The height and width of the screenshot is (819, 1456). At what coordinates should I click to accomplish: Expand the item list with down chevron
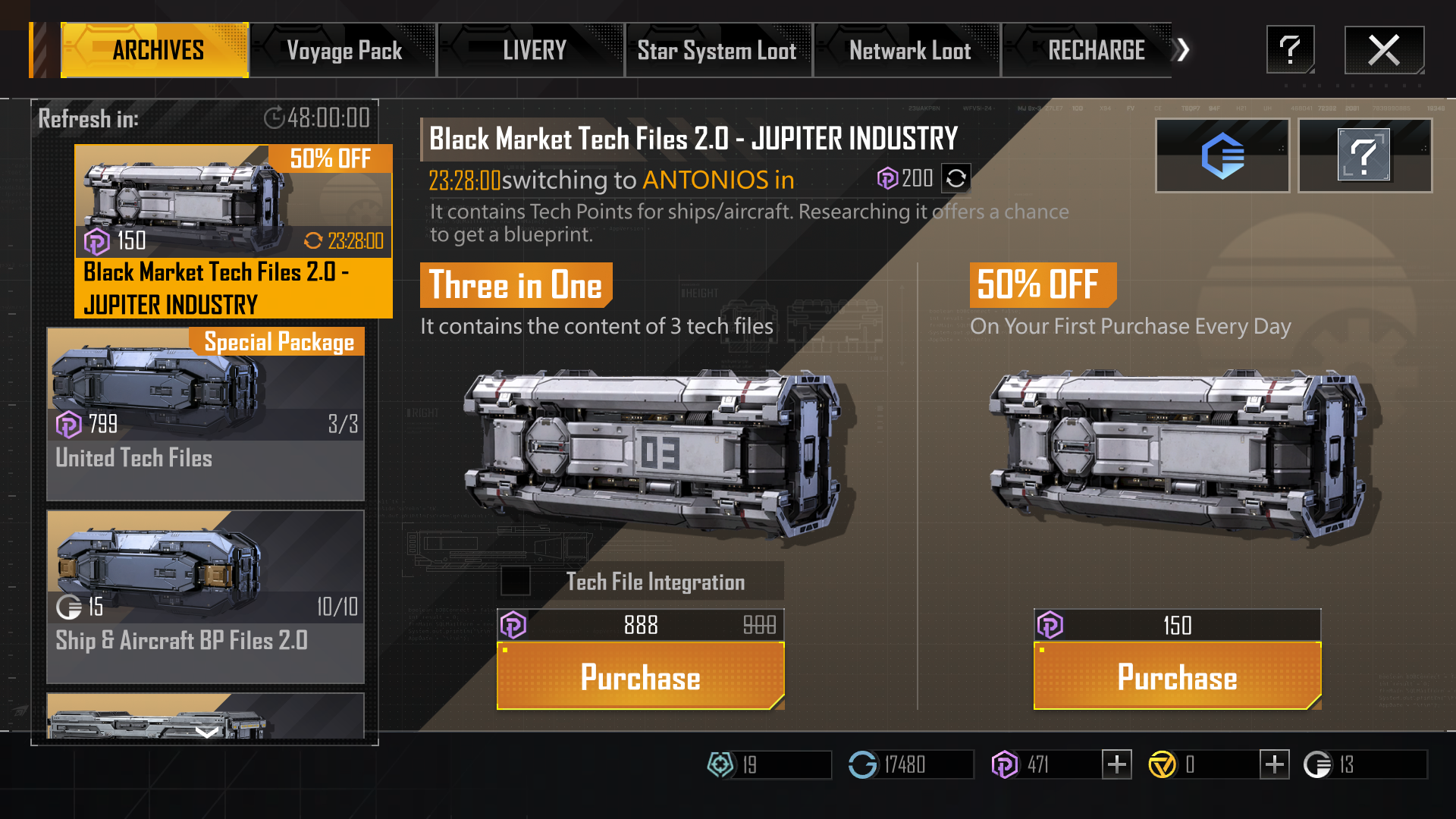[x=206, y=732]
